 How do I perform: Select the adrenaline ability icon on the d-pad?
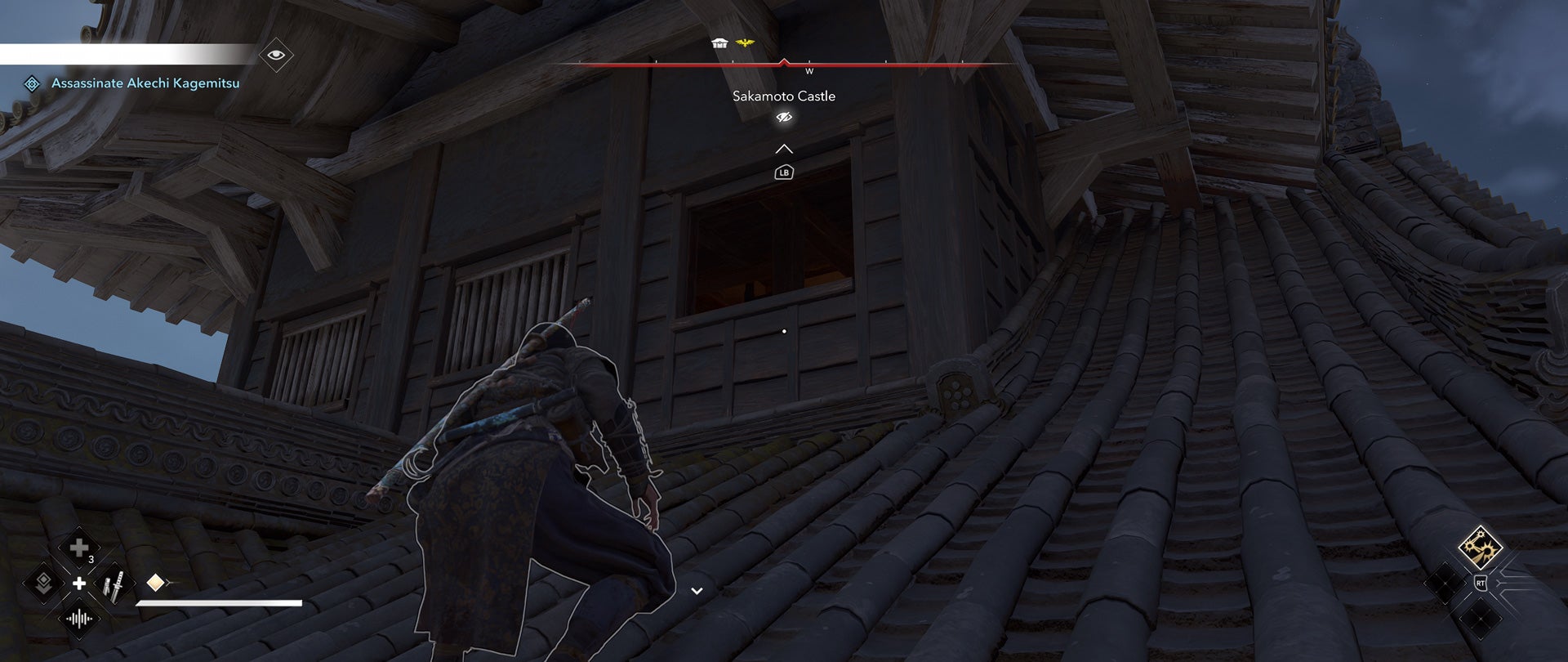(x=43, y=583)
